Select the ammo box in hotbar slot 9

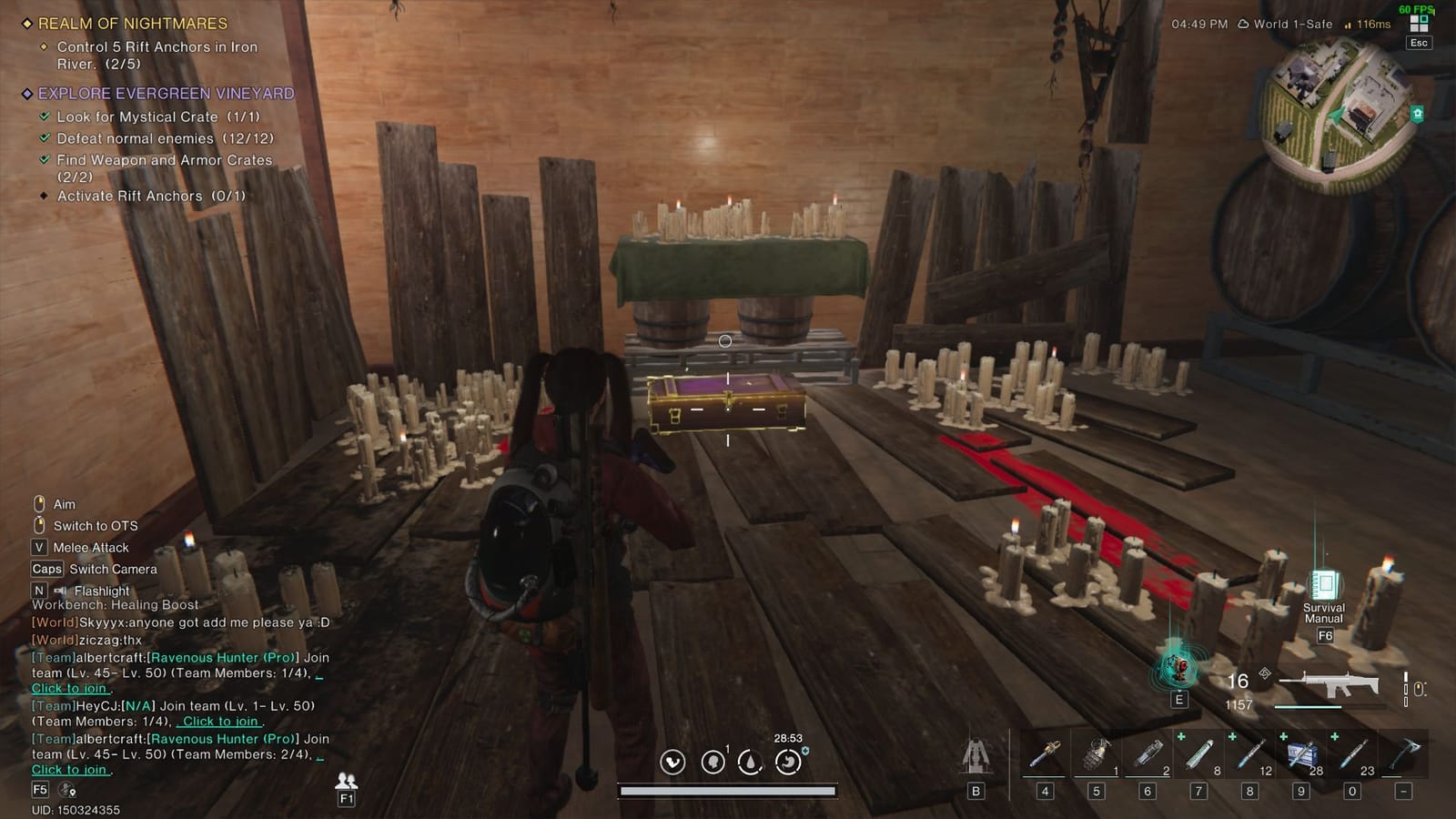[1303, 753]
